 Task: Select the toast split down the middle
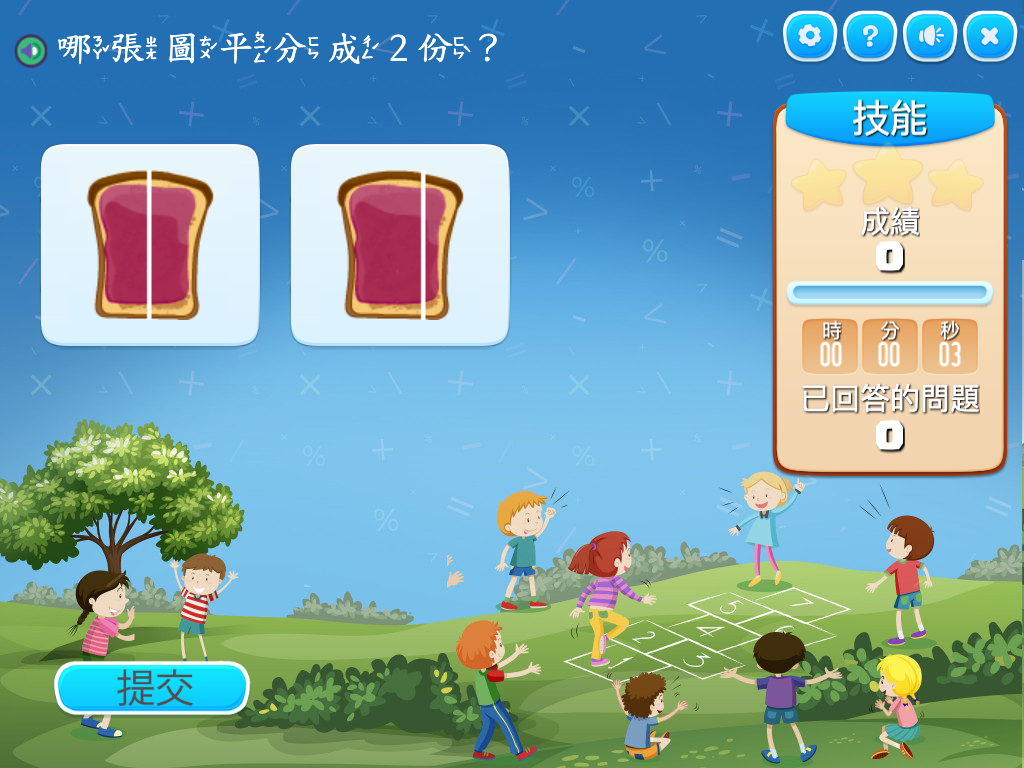[150, 245]
